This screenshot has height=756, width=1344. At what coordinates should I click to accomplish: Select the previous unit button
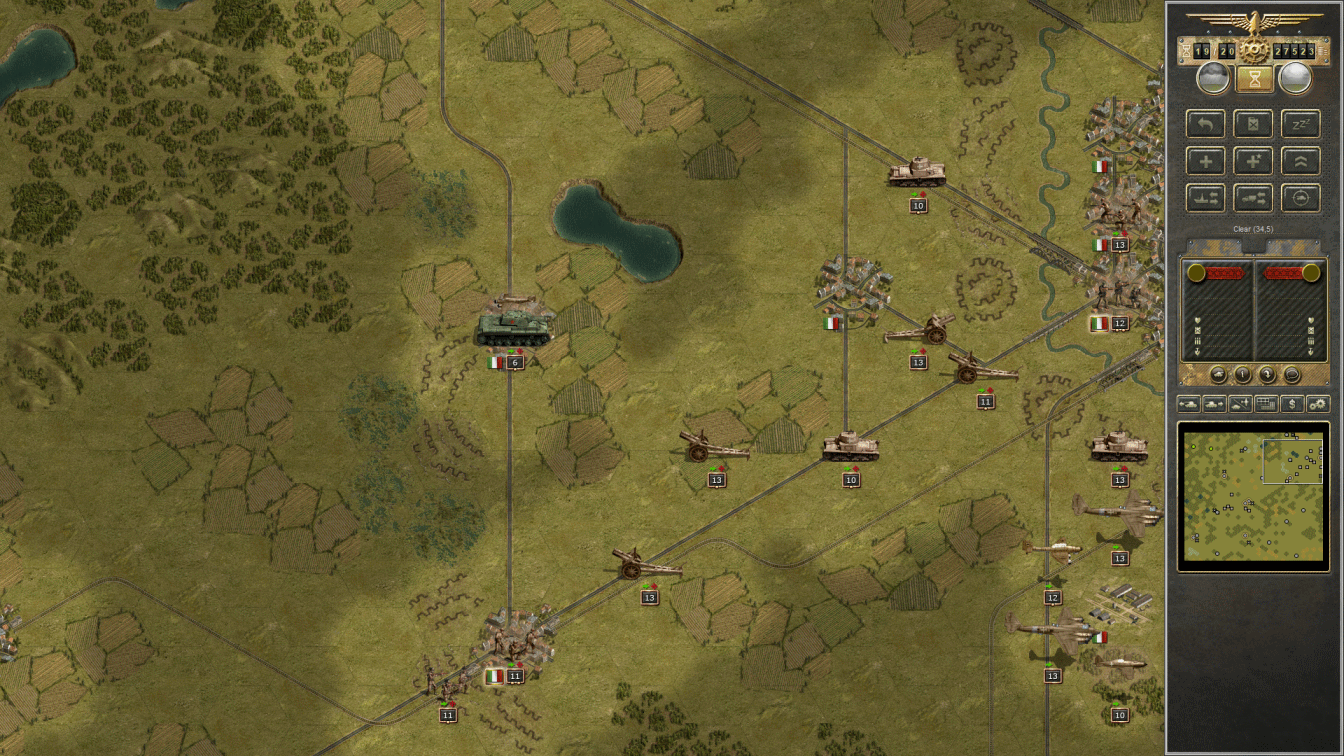coord(1190,404)
